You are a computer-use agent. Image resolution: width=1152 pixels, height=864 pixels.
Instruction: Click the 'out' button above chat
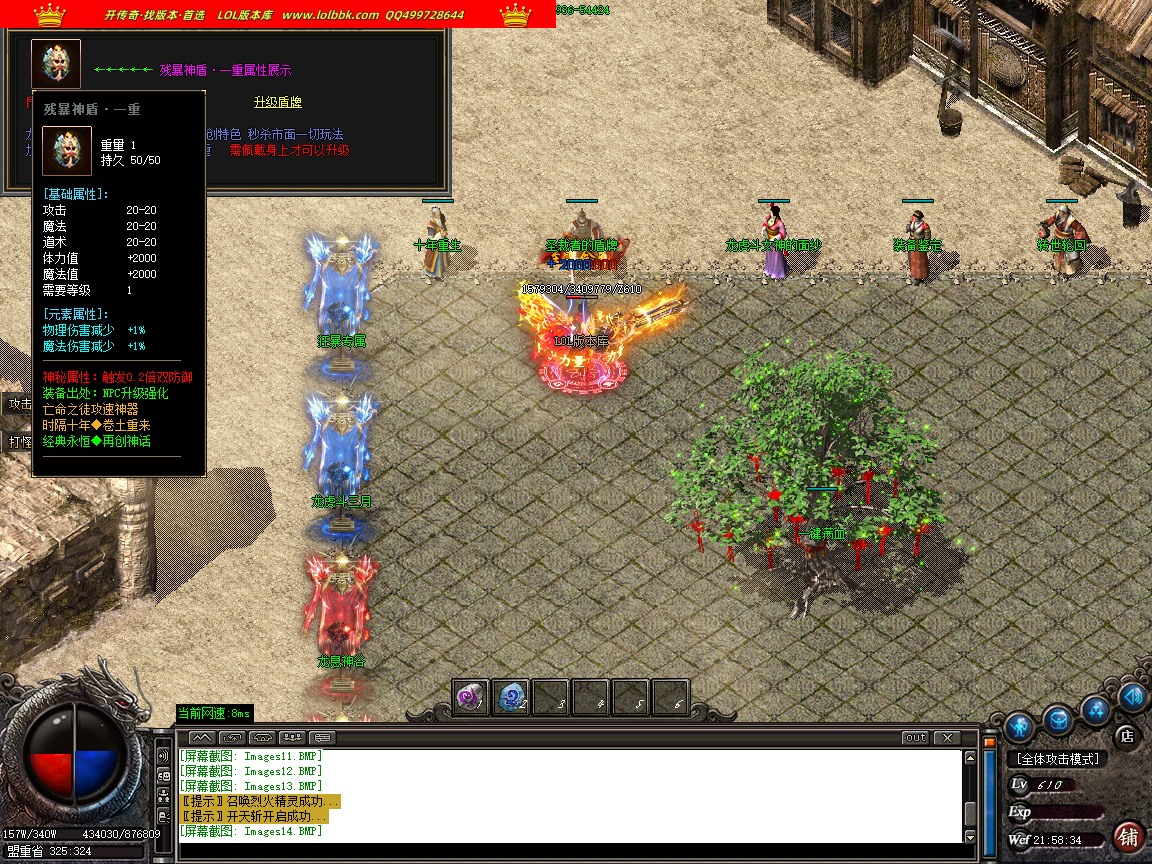tap(915, 738)
